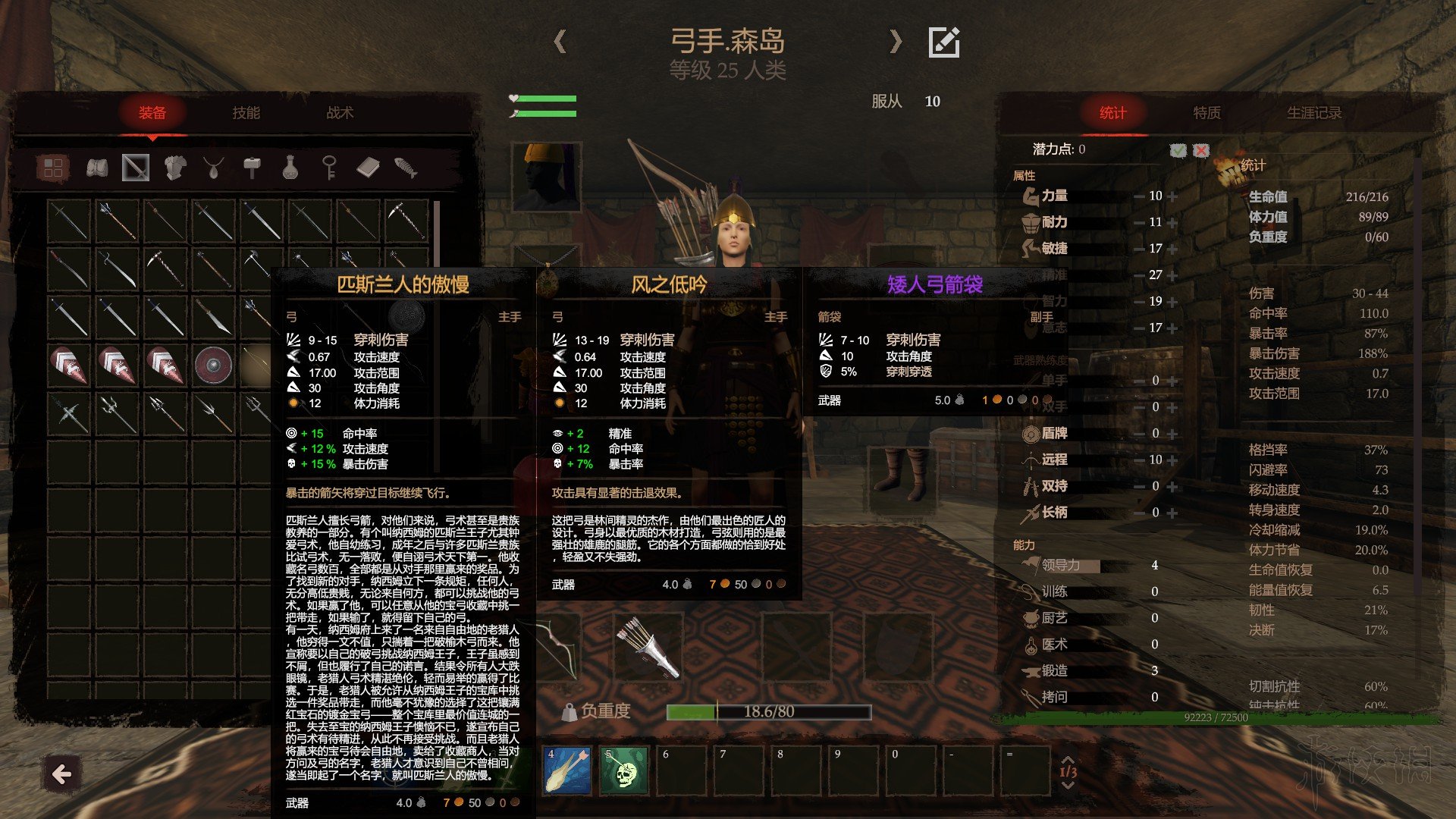
Task: Cancel potential point changes with red X
Action: click(x=1201, y=150)
